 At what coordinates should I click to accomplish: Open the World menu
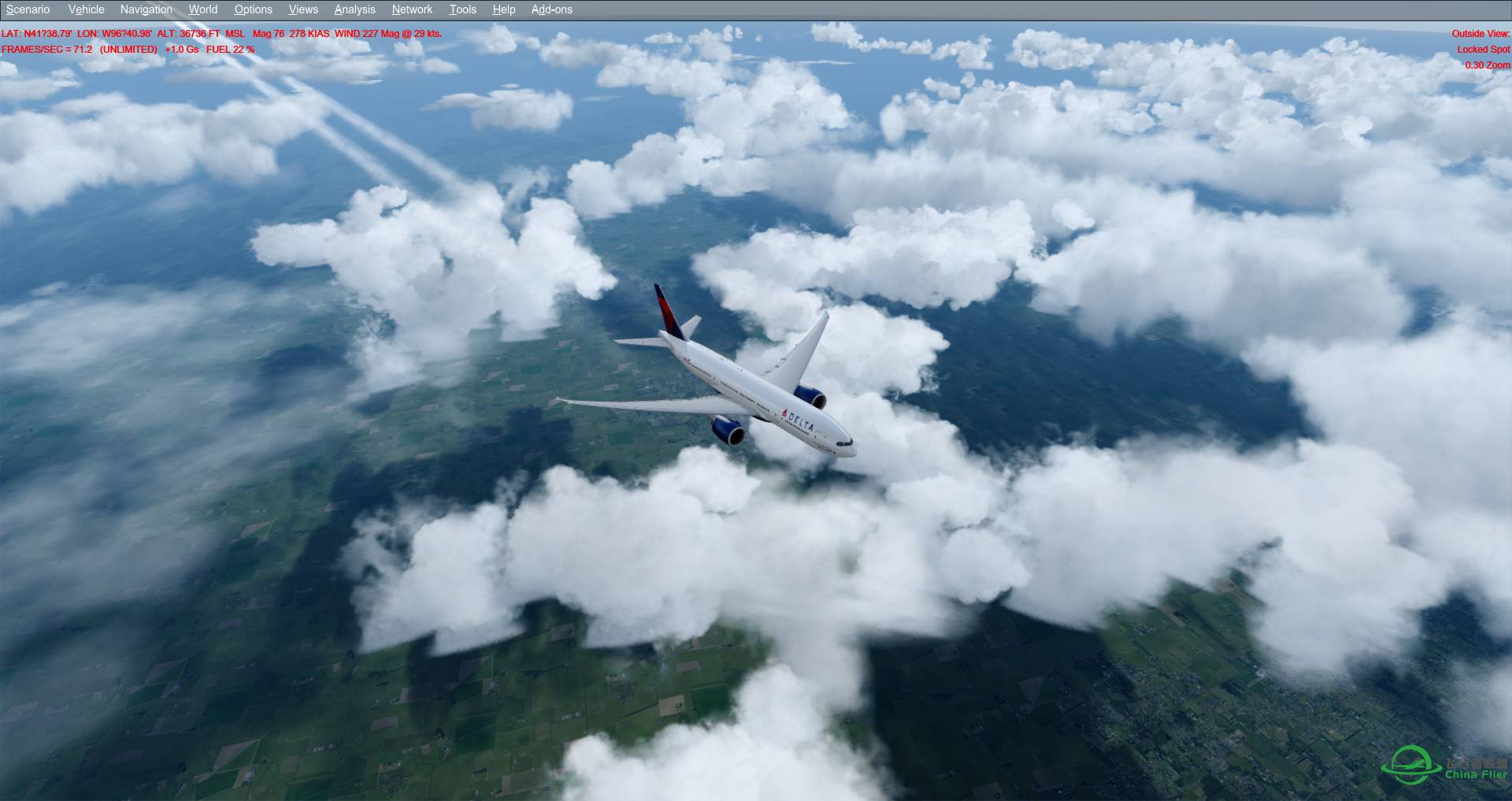[x=202, y=9]
